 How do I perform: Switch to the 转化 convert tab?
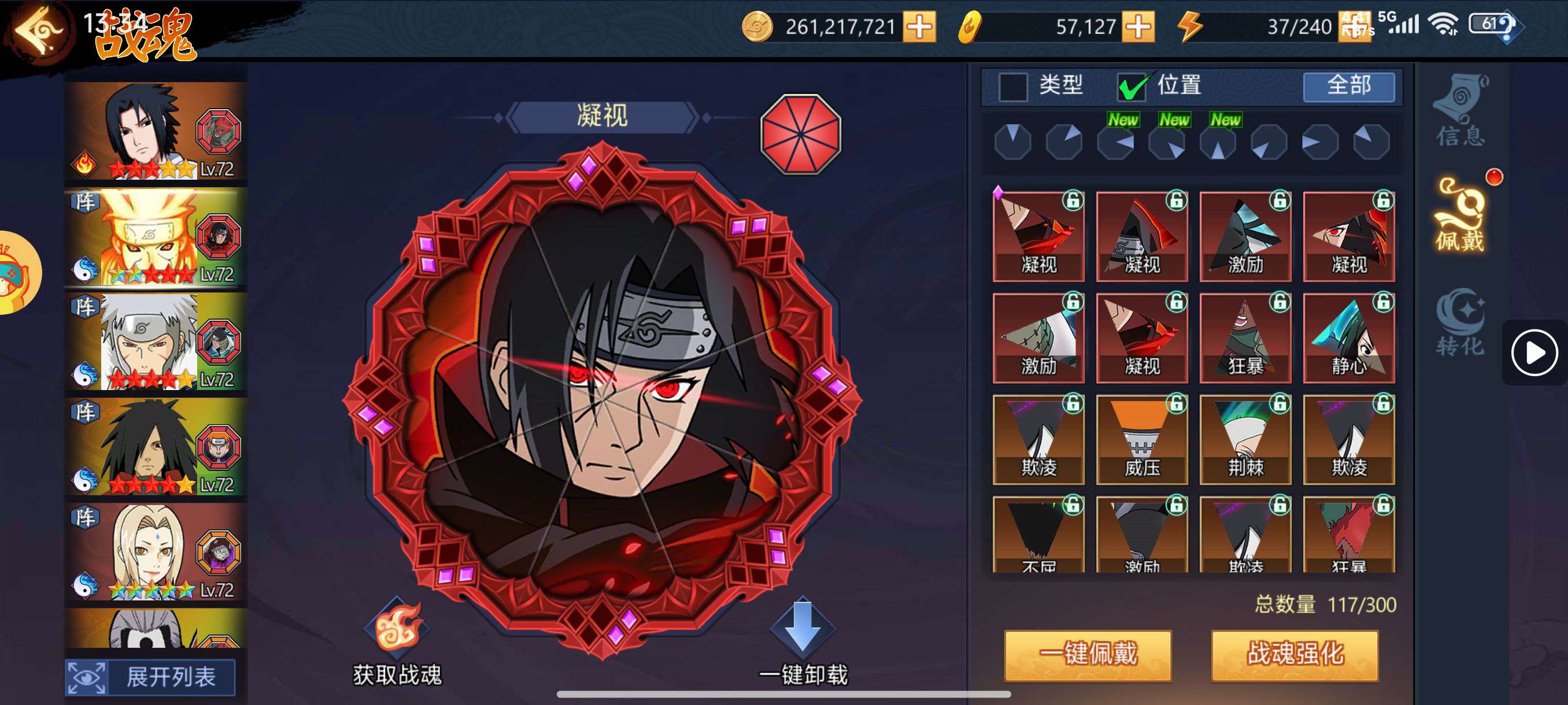point(1460,322)
